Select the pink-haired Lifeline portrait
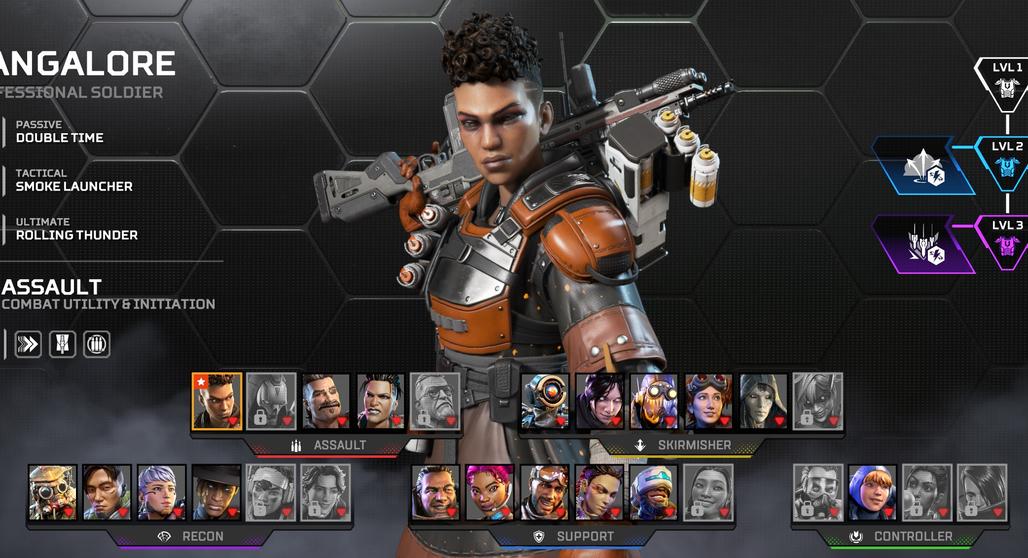1028x558 pixels. pyautogui.click(x=490, y=492)
